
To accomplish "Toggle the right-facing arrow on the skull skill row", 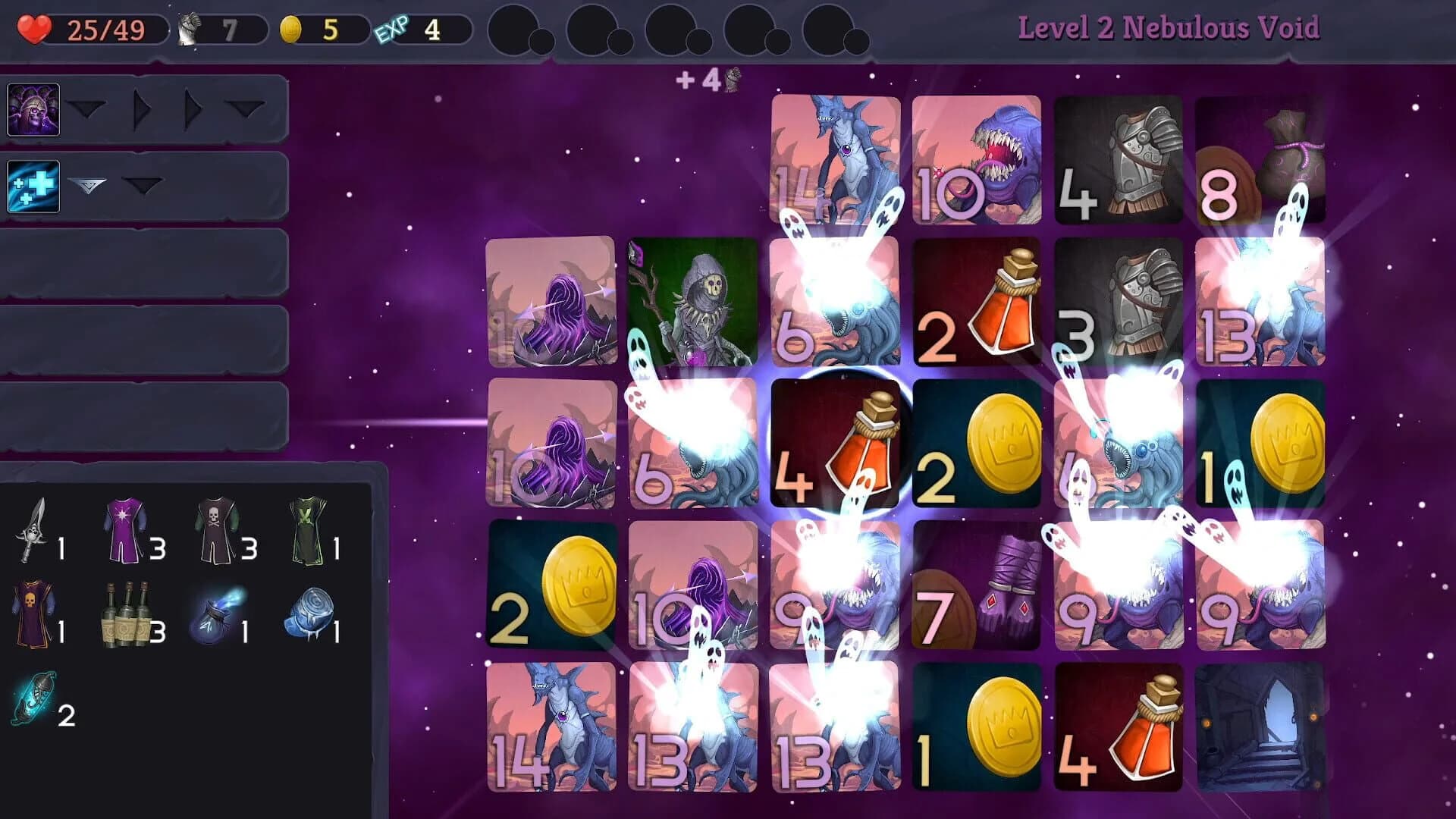I will pyautogui.click(x=140, y=108).
